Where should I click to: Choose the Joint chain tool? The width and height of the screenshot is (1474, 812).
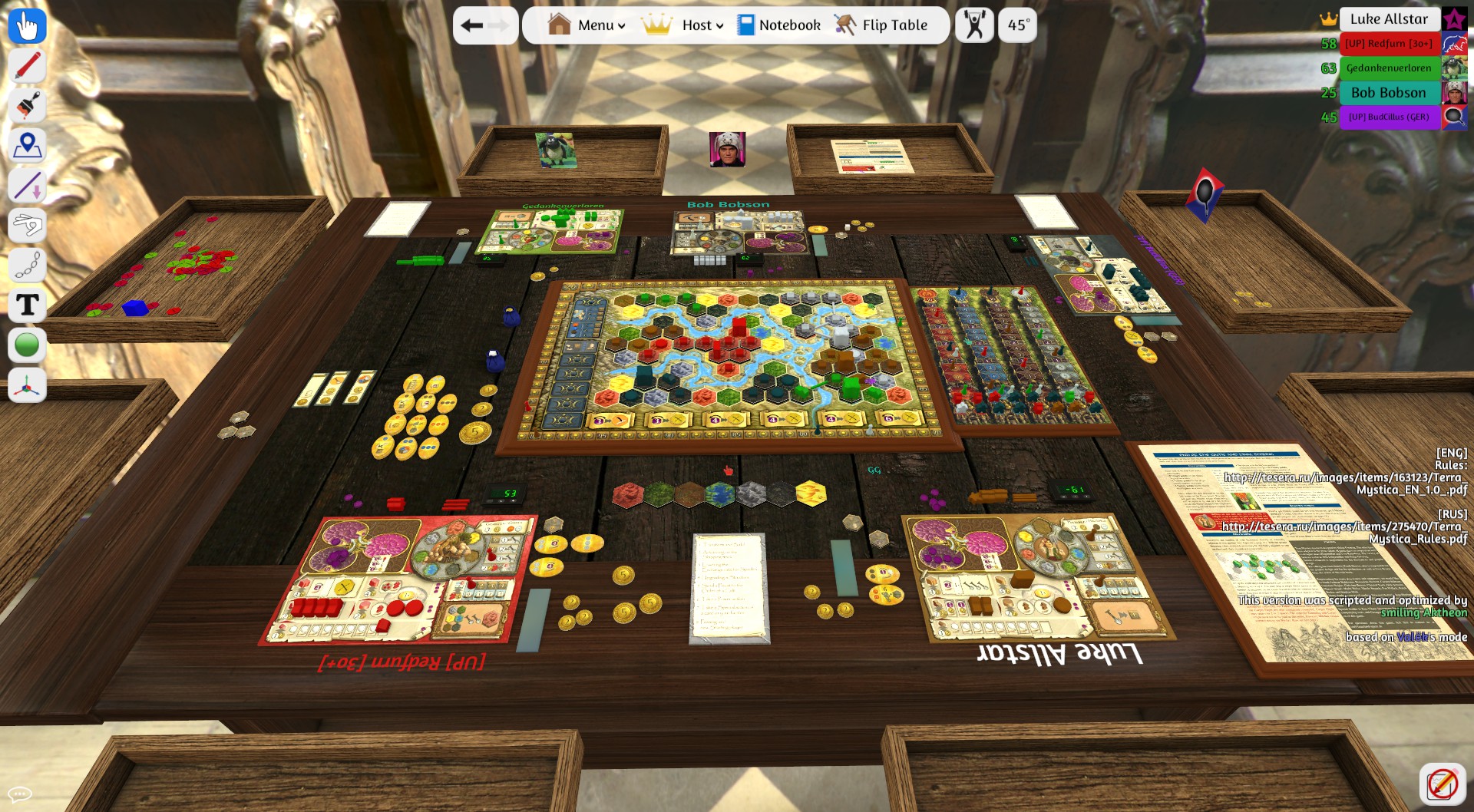coord(27,265)
